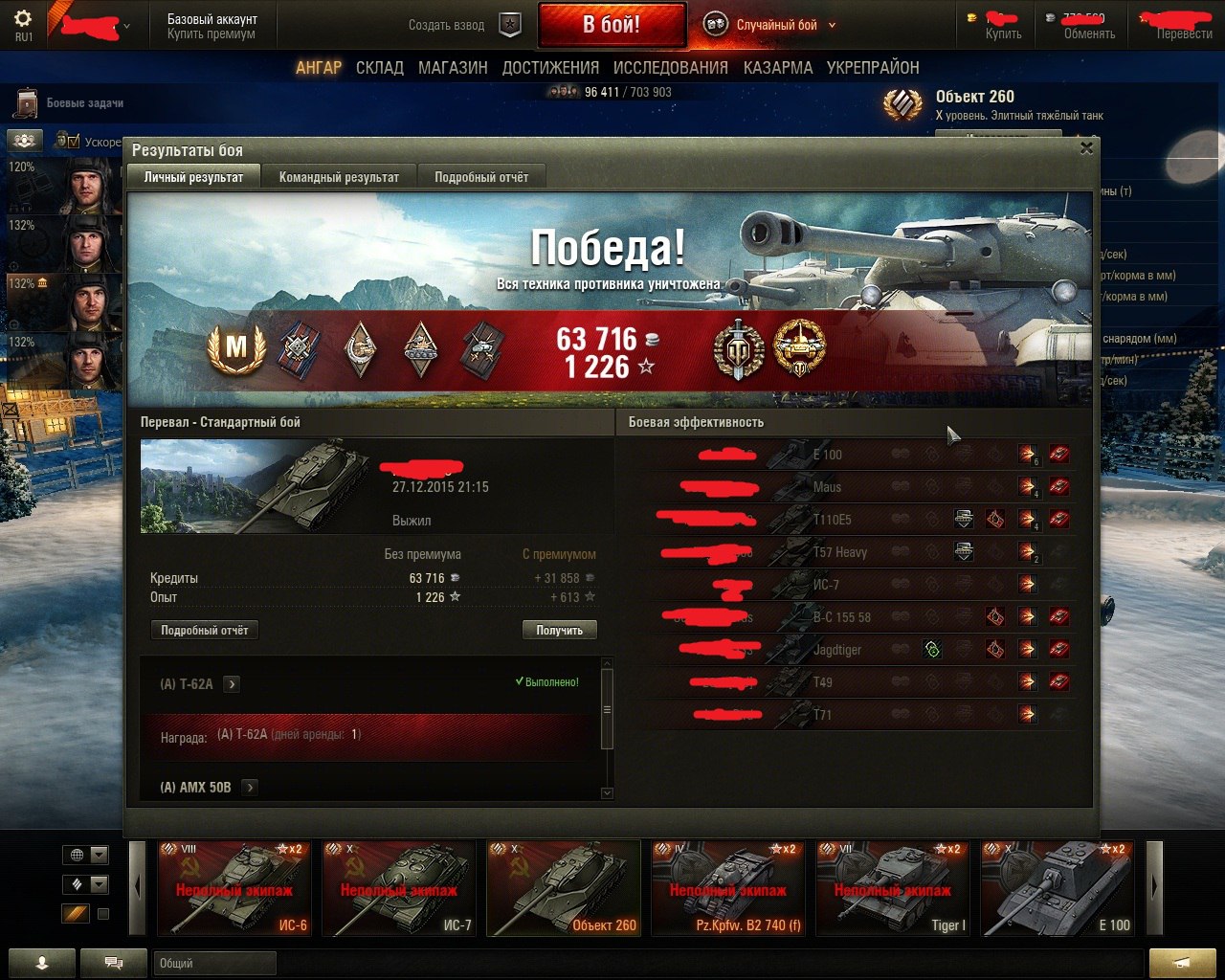Navigate to ИССЛЕДОВАНИЯ
This screenshot has width=1225, height=980.
[670, 68]
